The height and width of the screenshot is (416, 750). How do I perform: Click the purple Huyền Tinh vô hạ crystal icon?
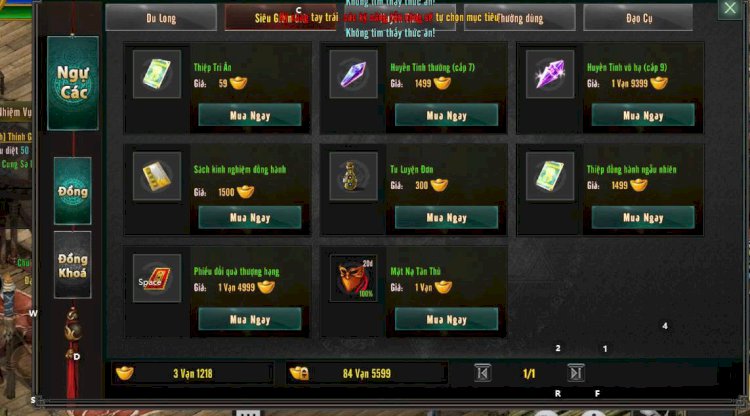pos(550,74)
